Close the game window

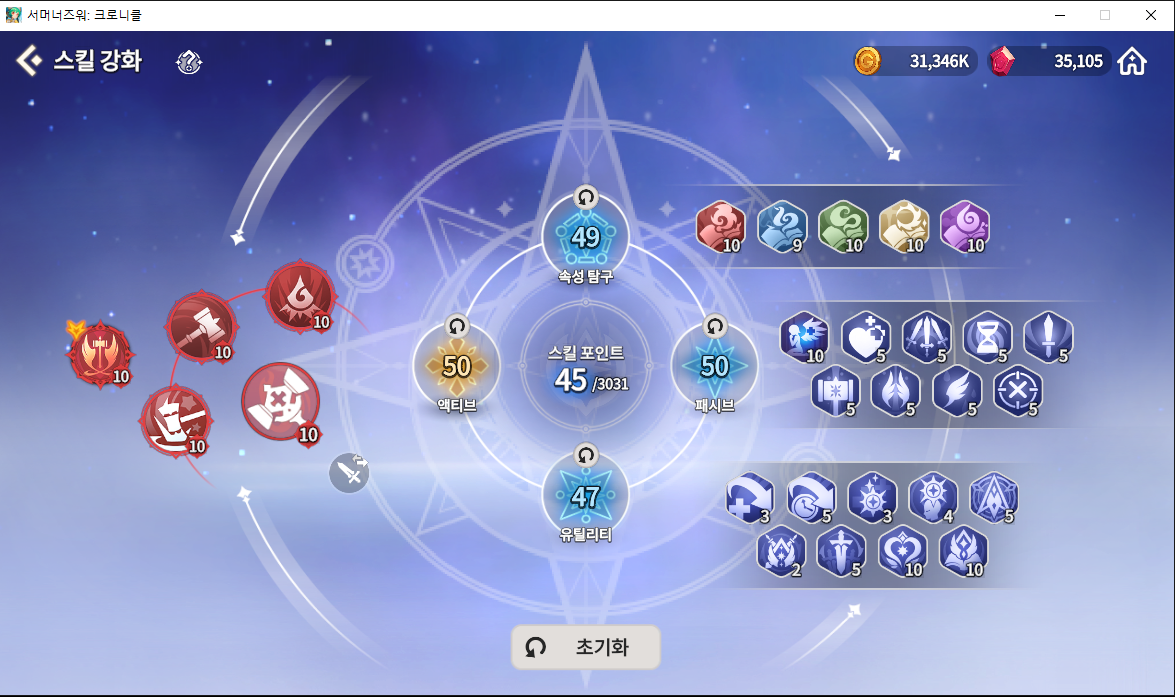click(1151, 15)
